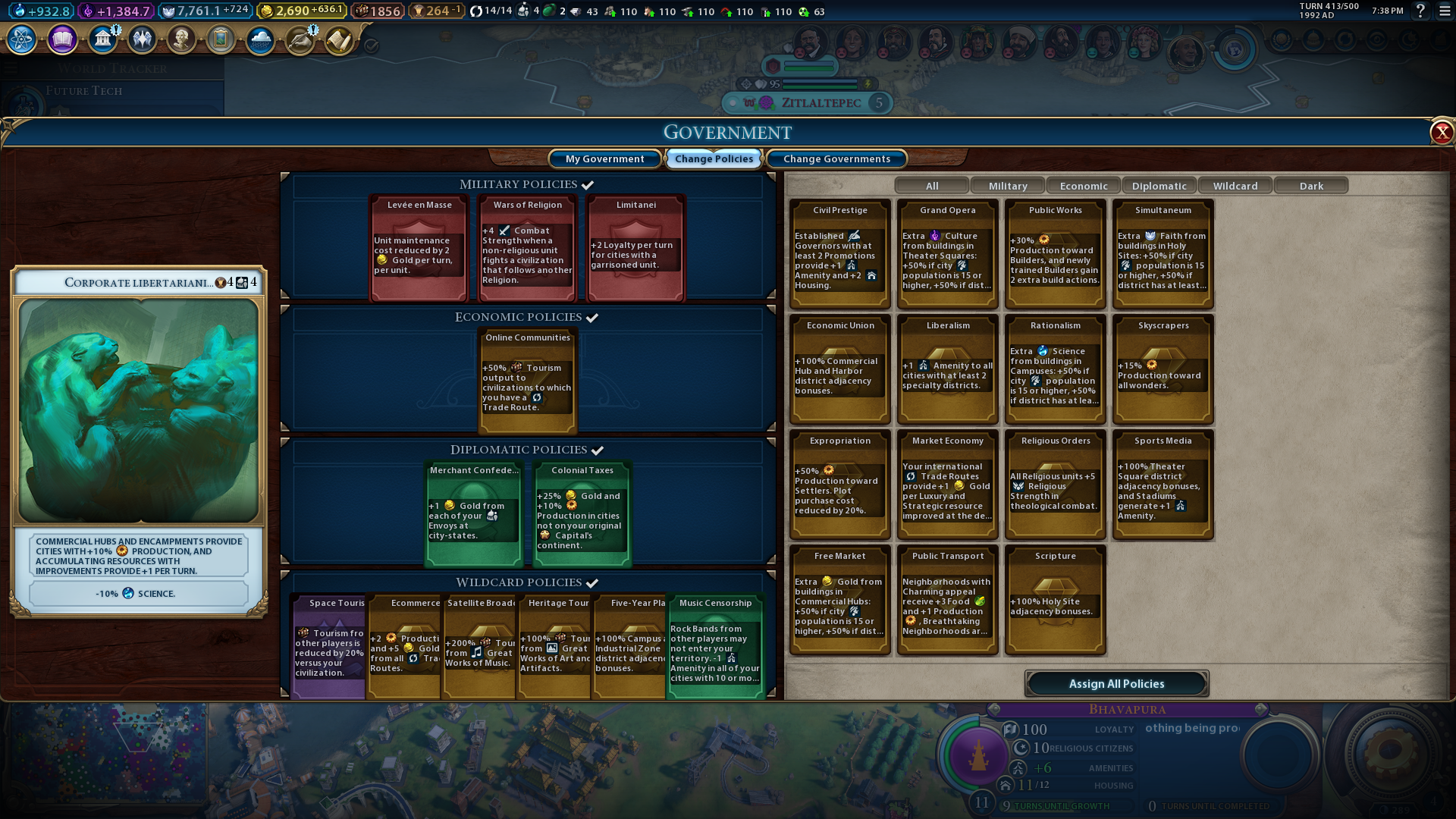Filter the list to Diplomatic policies
This screenshot has height=819, width=1456.
(x=1159, y=186)
